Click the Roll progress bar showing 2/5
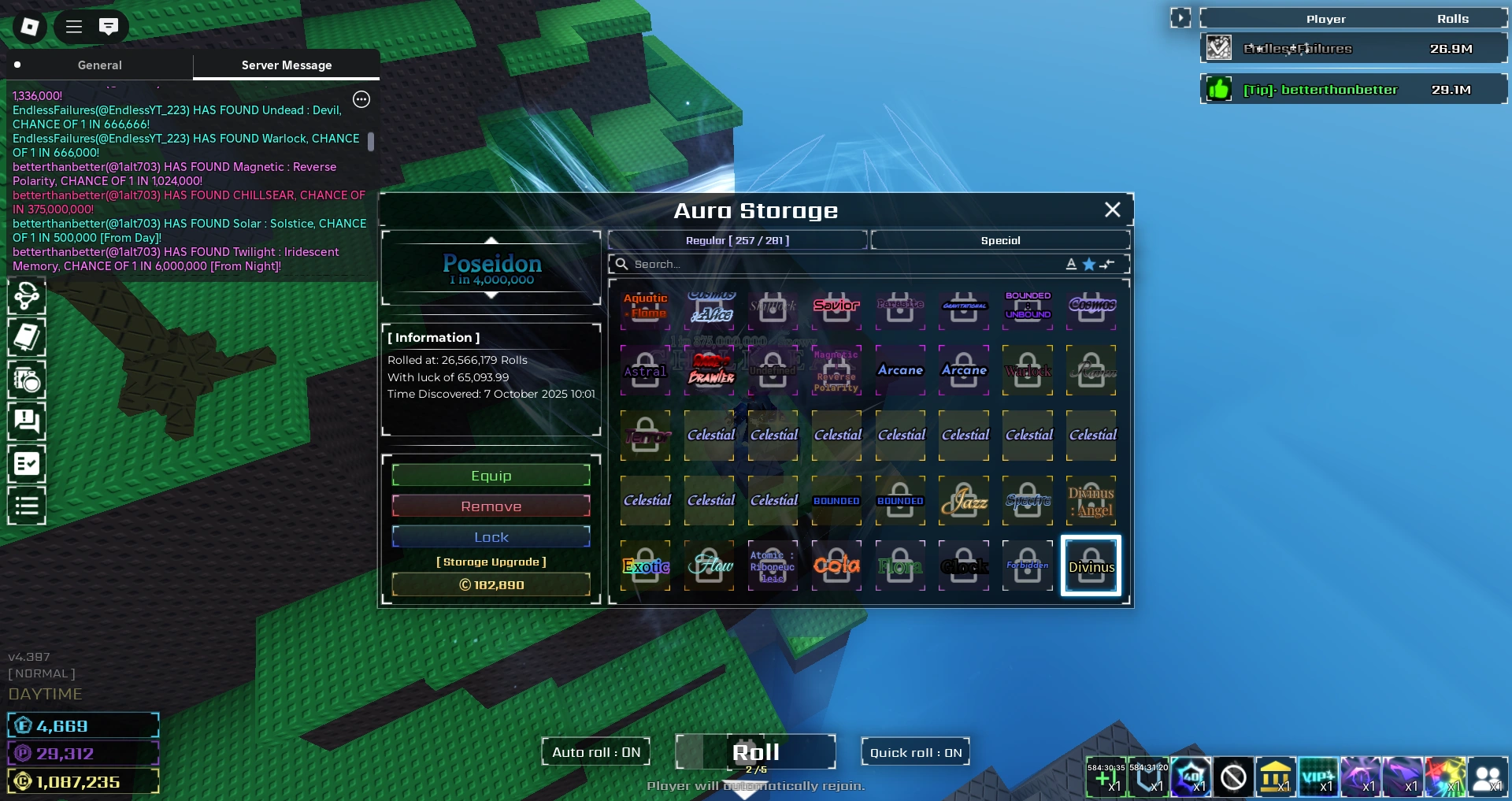 [x=755, y=752]
